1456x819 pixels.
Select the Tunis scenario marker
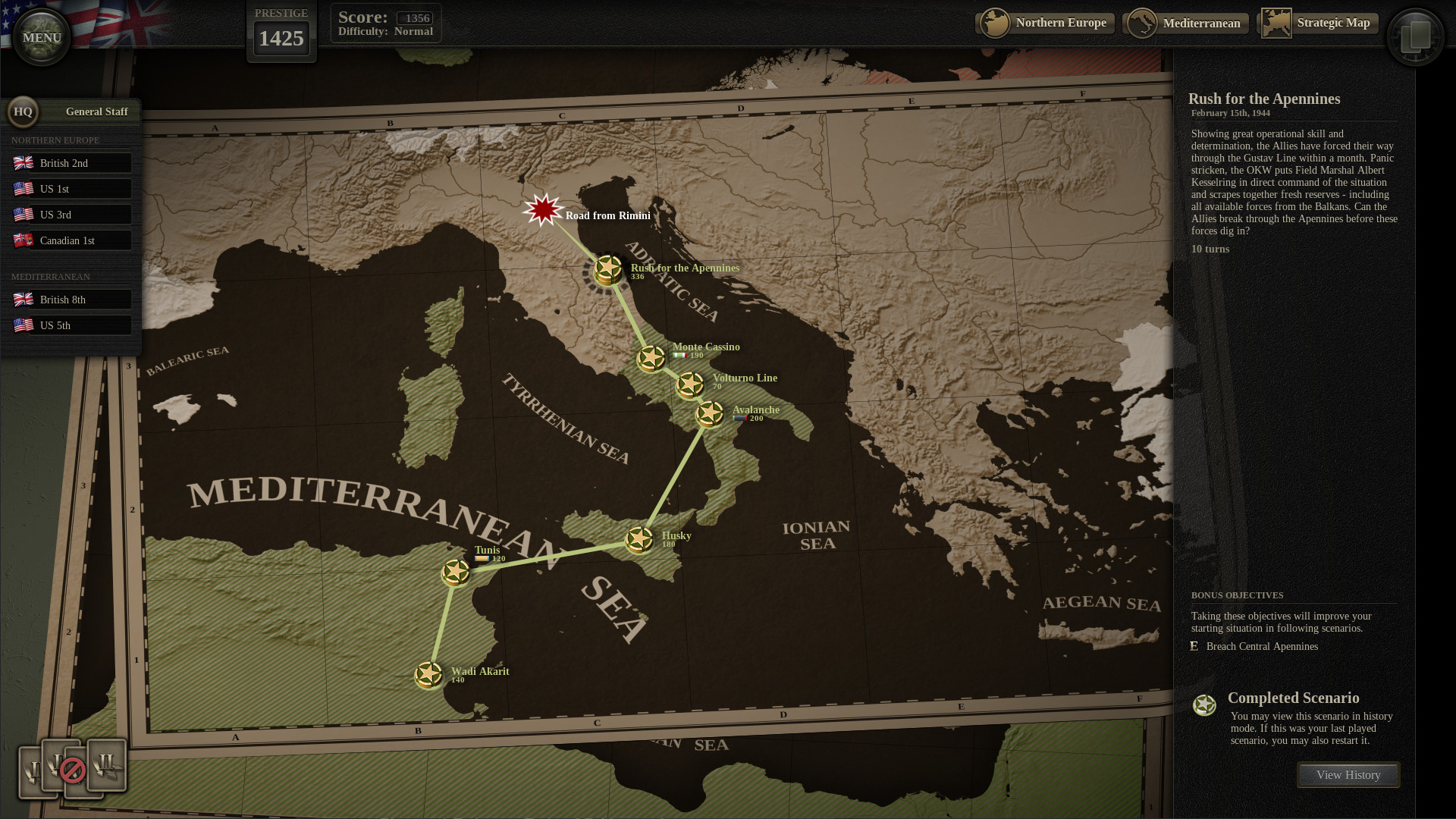click(456, 570)
